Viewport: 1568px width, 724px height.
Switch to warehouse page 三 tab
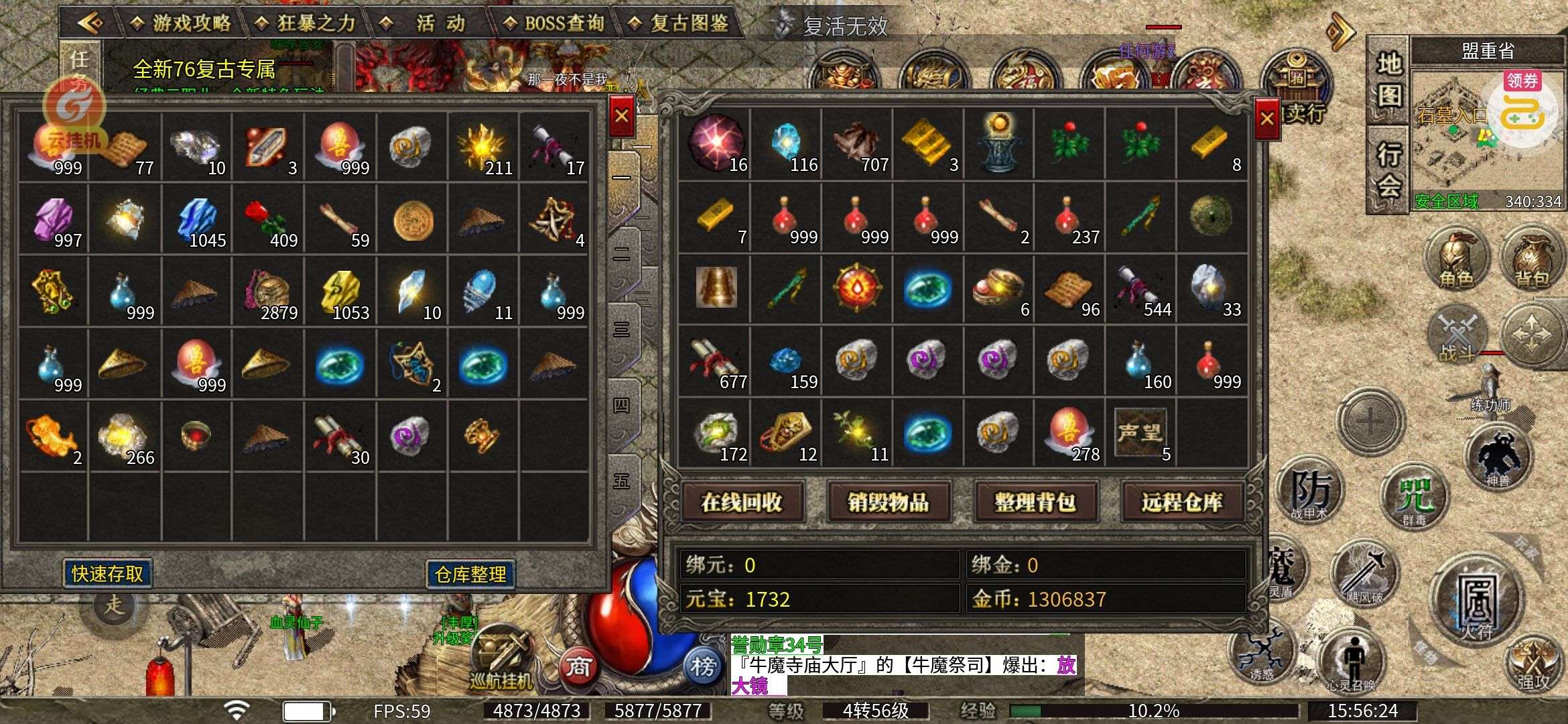click(622, 330)
